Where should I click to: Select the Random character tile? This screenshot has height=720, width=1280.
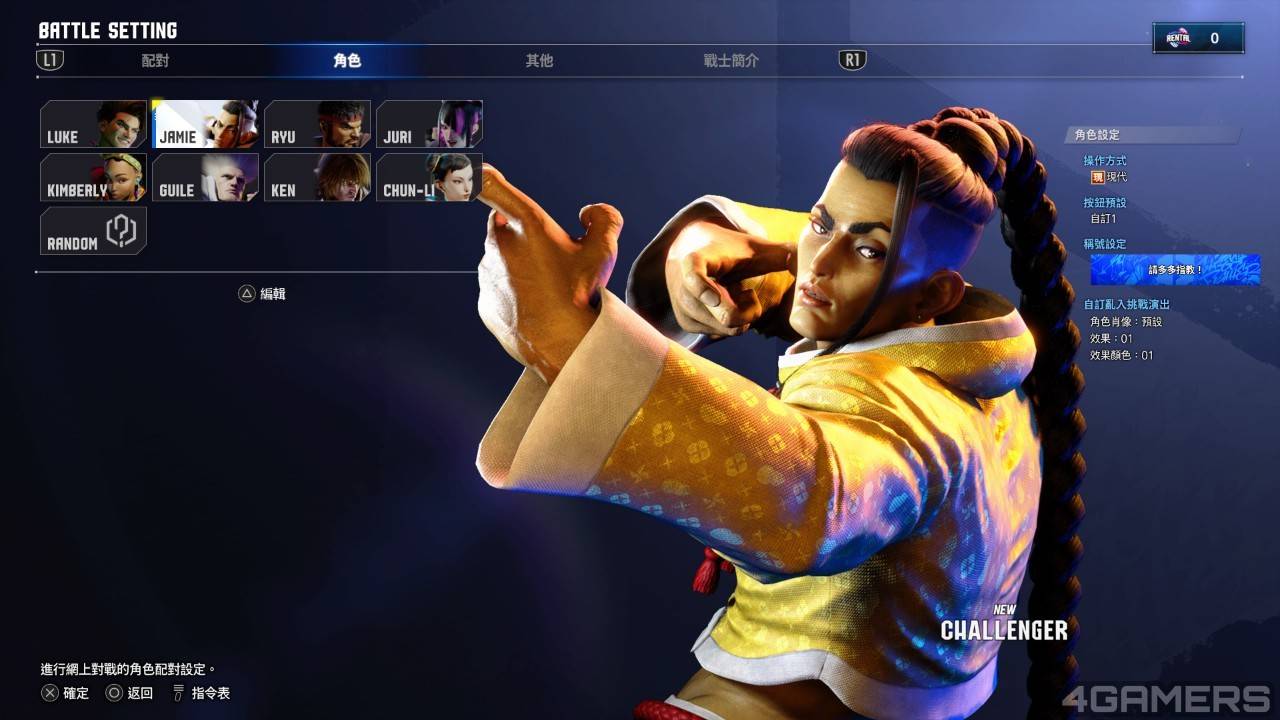(93, 231)
